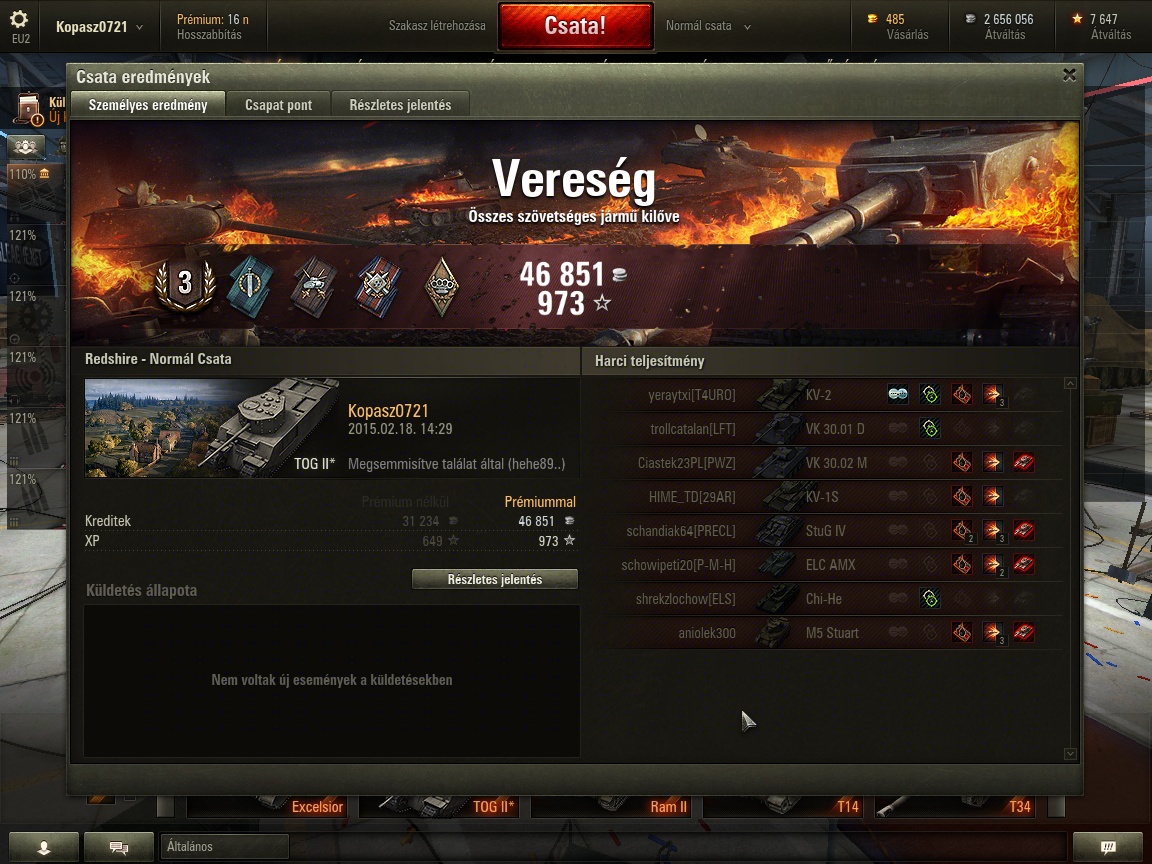Buy gold via the Vásárlás button
1152x864 pixels.
[907, 35]
